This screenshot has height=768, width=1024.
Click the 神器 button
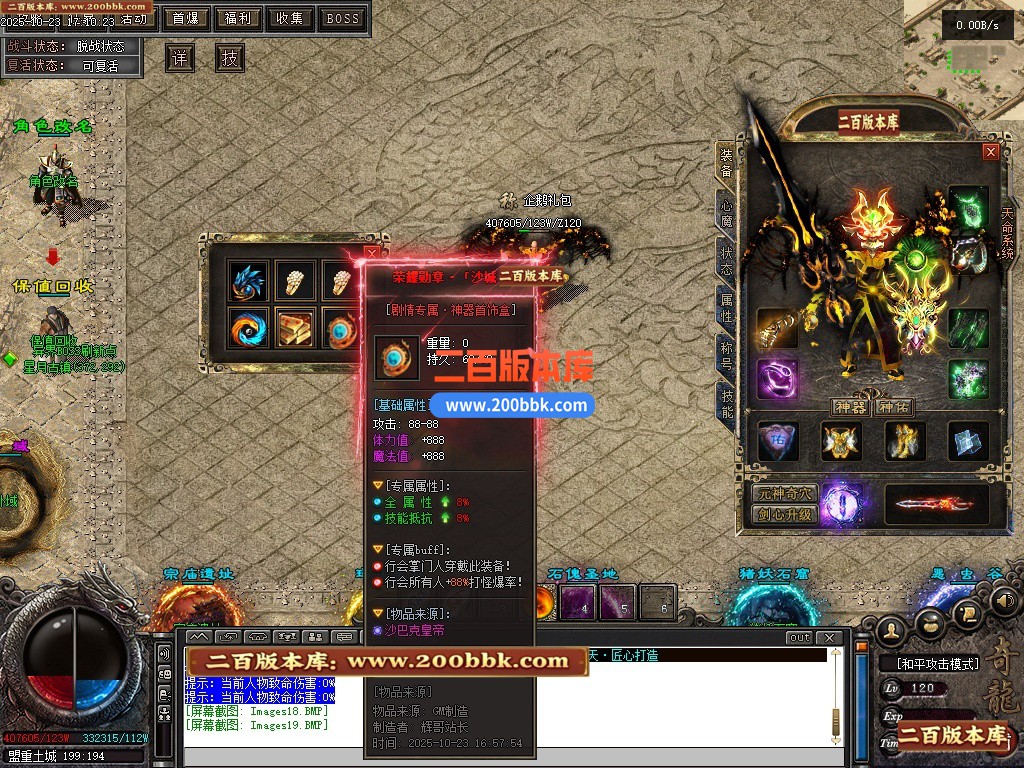pyautogui.click(x=851, y=407)
